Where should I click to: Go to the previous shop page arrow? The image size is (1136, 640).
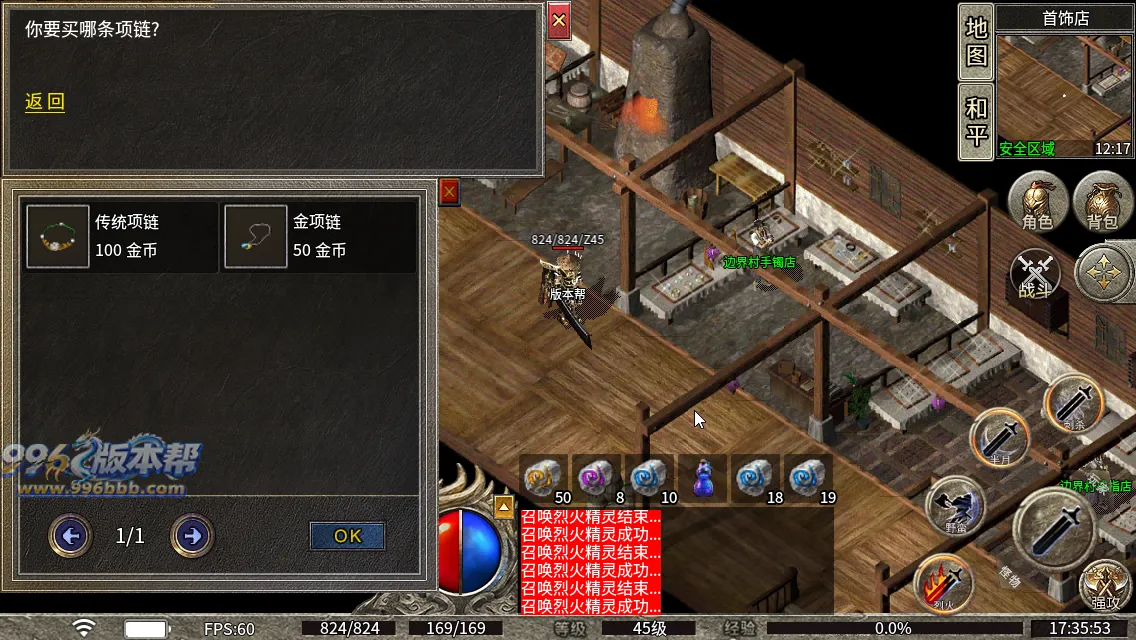pyautogui.click(x=70, y=537)
